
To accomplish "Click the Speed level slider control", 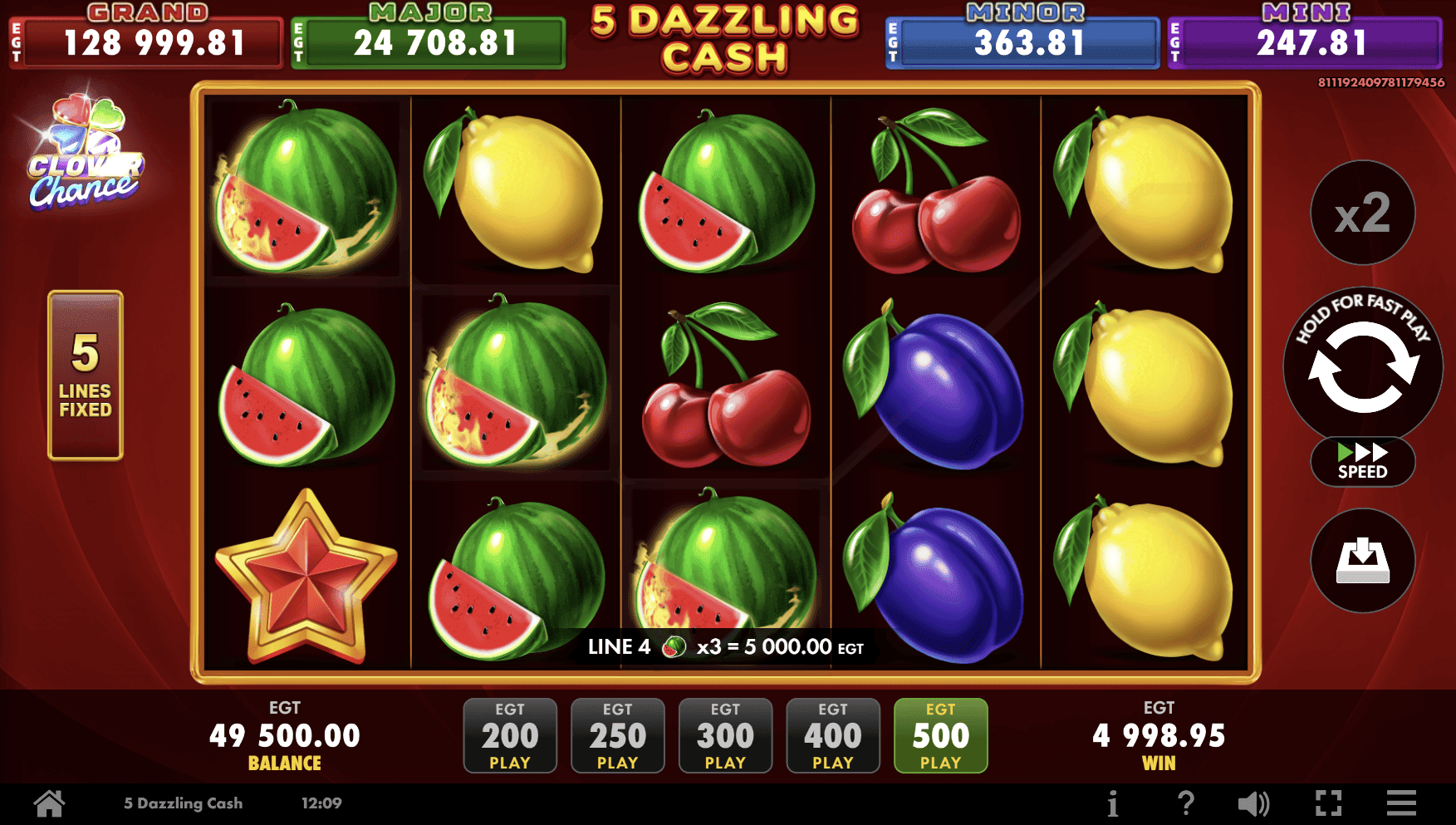I will [1362, 462].
